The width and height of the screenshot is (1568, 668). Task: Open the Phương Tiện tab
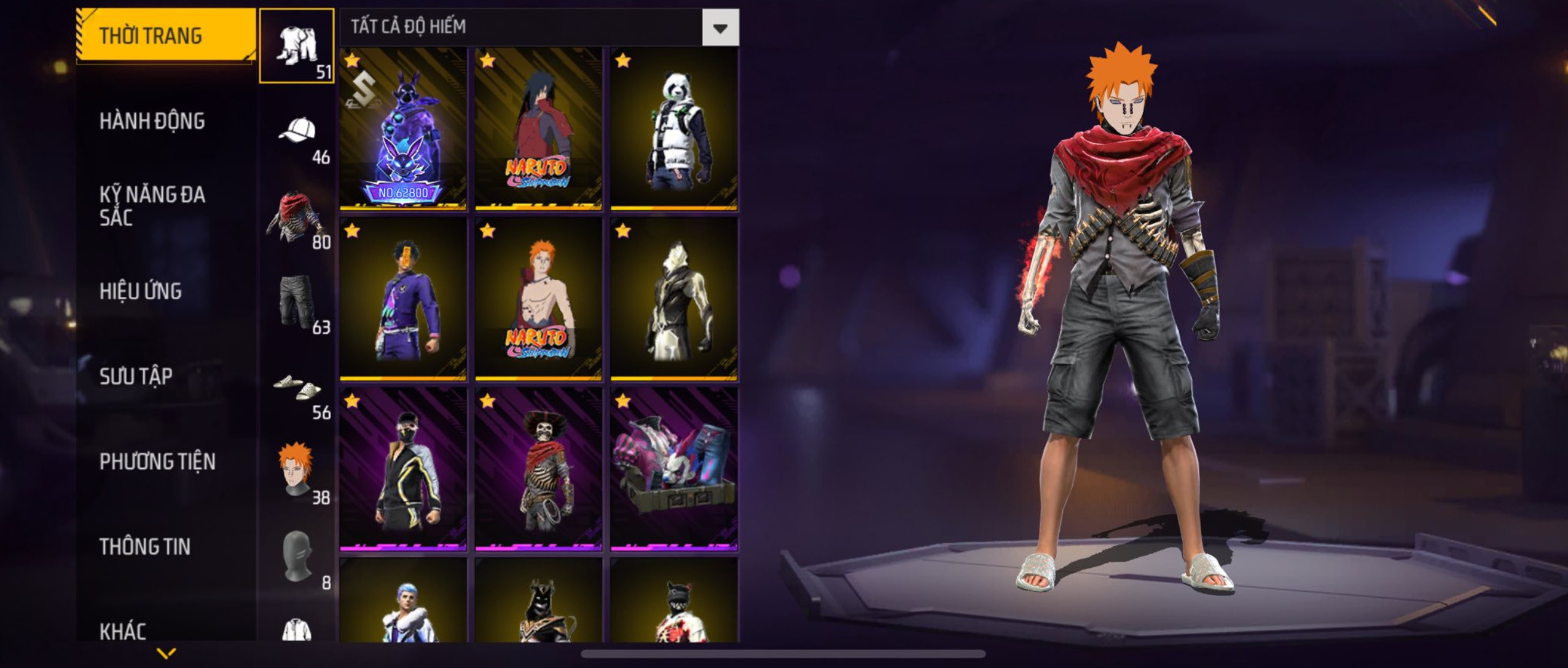[157, 462]
